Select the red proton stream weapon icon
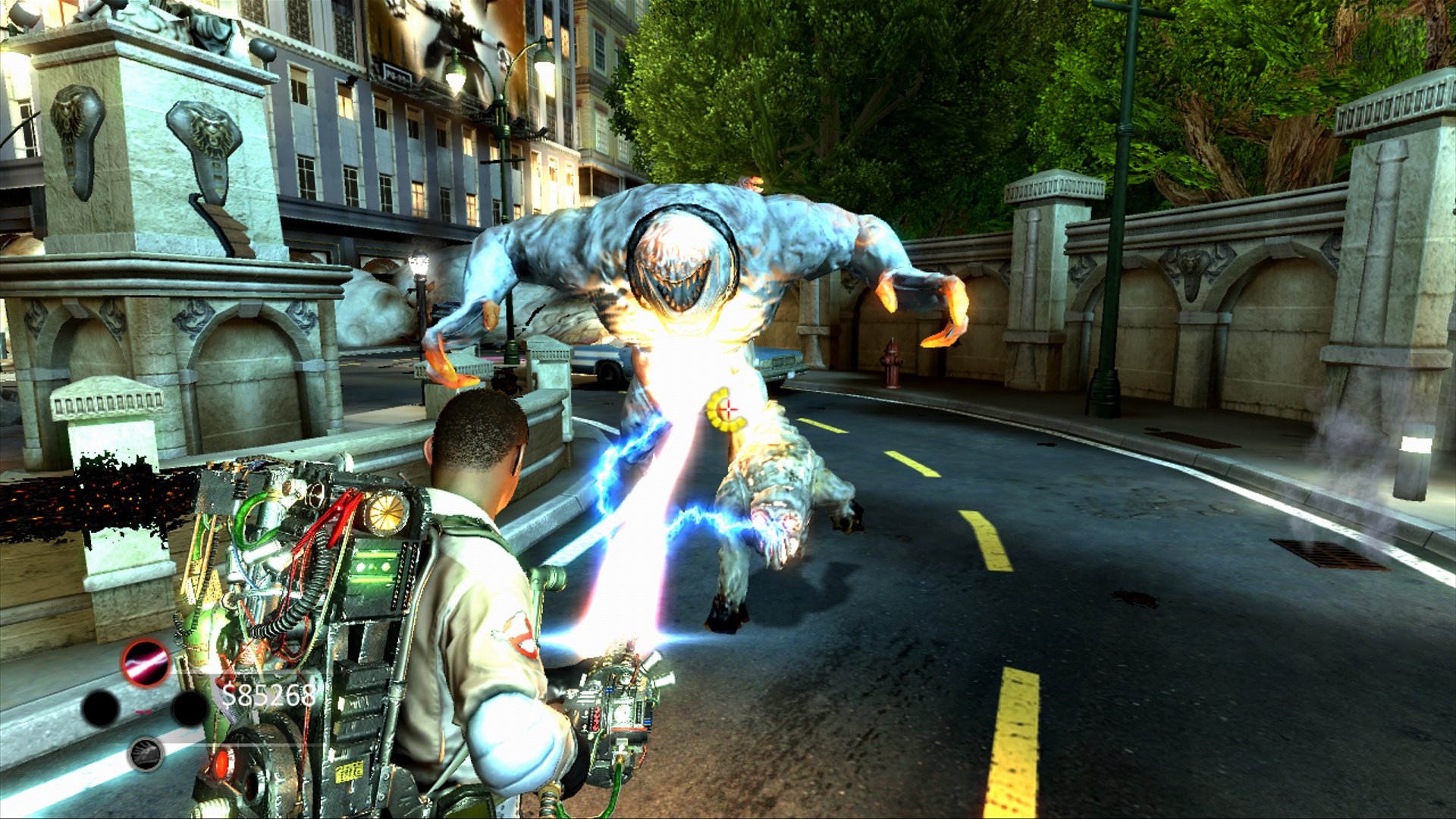 pyautogui.click(x=146, y=663)
